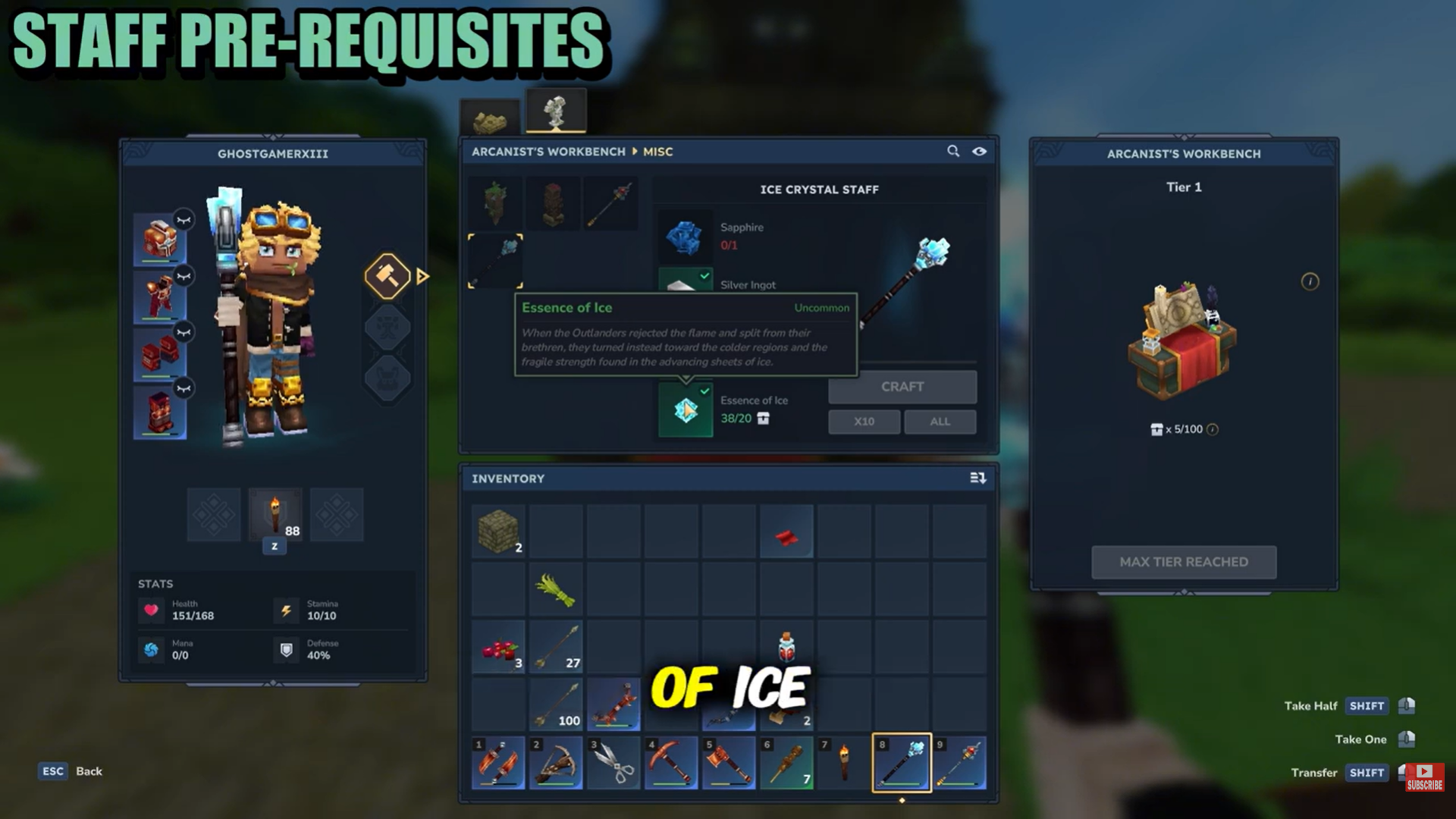This screenshot has width=1456, height=819.
Task: Toggle the eye visibility icon on the workbench header
Action: coord(981,151)
